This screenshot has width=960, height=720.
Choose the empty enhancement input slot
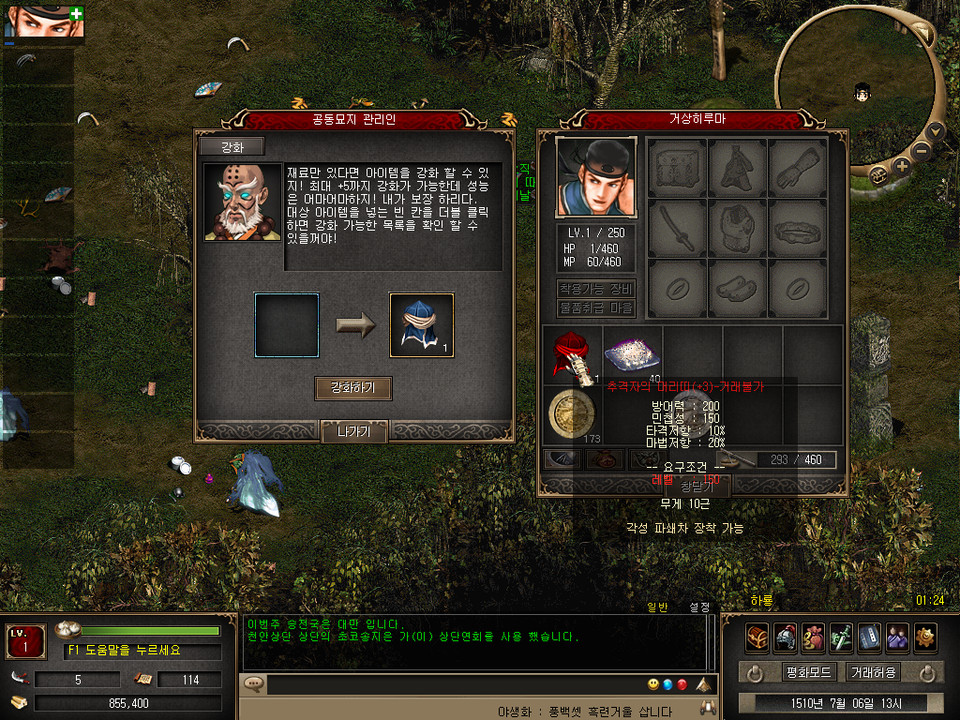click(x=287, y=325)
